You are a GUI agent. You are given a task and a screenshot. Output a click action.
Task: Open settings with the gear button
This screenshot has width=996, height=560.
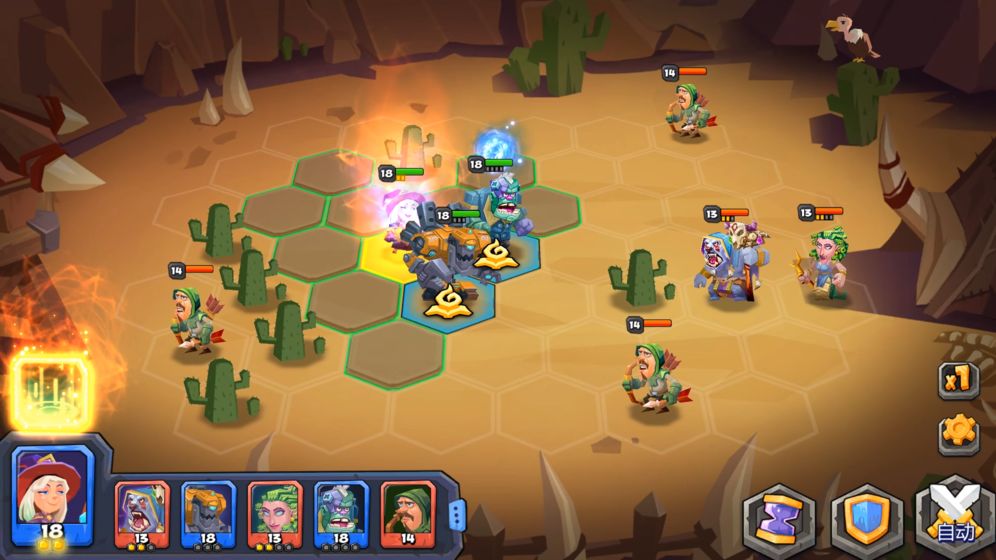tap(958, 432)
